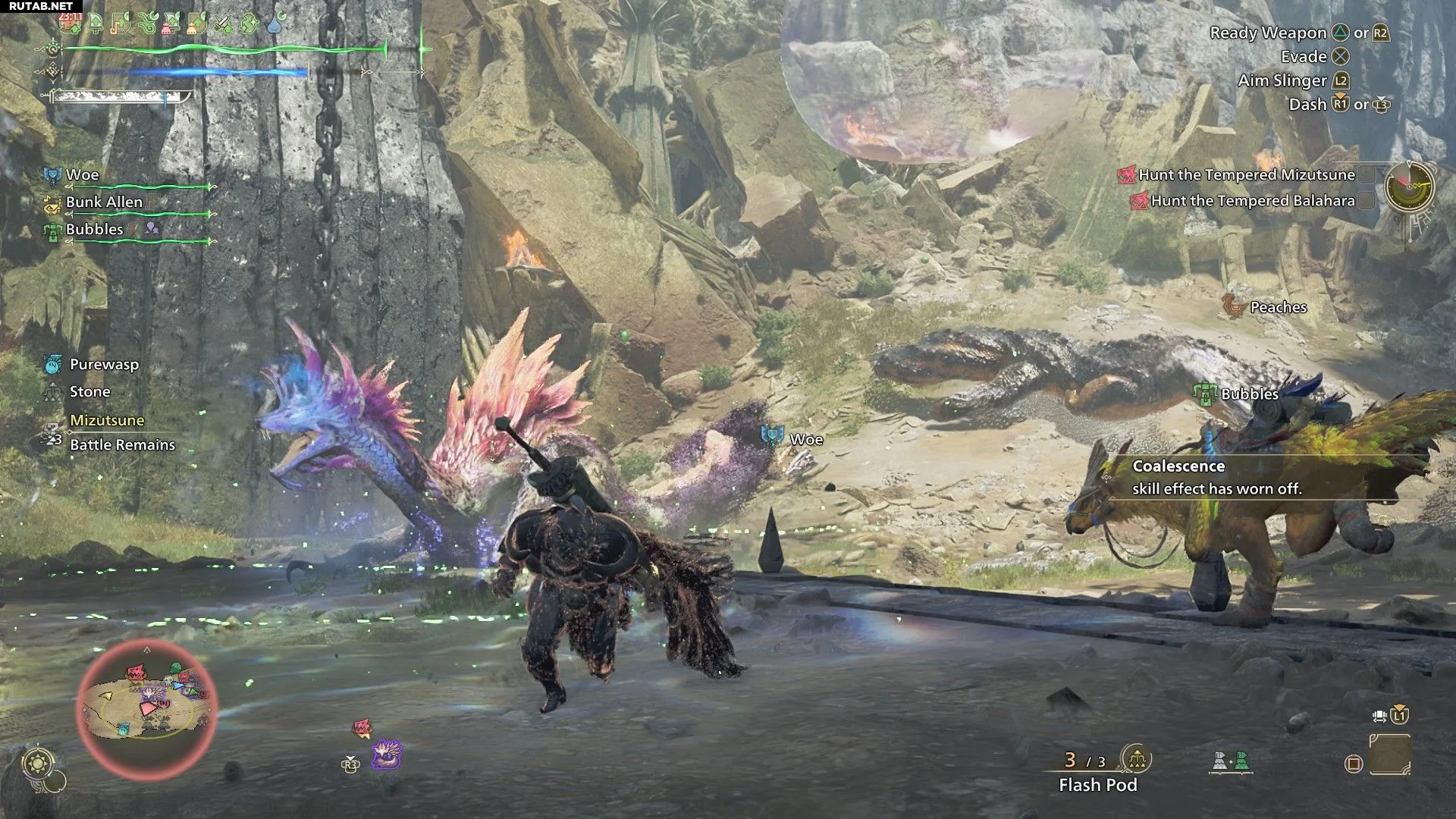Image resolution: width=1456 pixels, height=819 pixels.
Task: Click the Mizutsune target monster icon
Action: click(x=387, y=755)
